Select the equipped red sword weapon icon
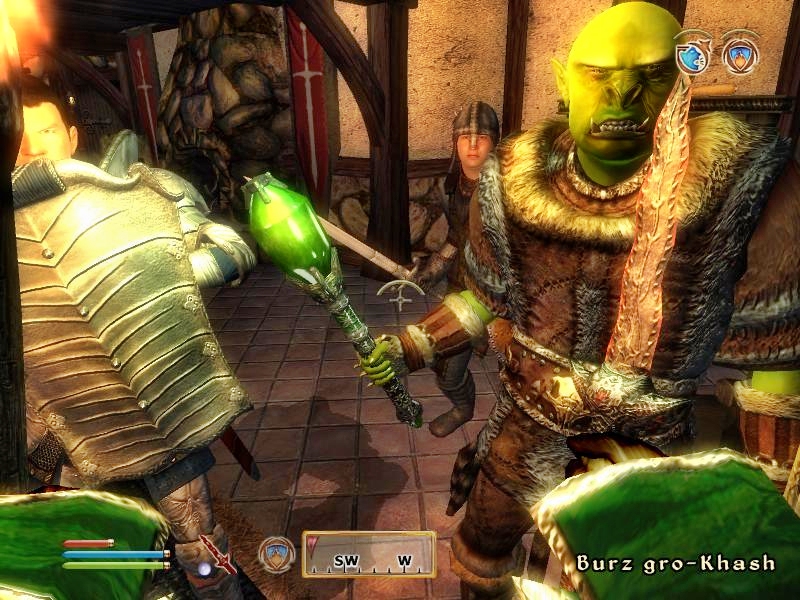Image resolution: width=800 pixels, height=600 pixels. pos(218,553)
